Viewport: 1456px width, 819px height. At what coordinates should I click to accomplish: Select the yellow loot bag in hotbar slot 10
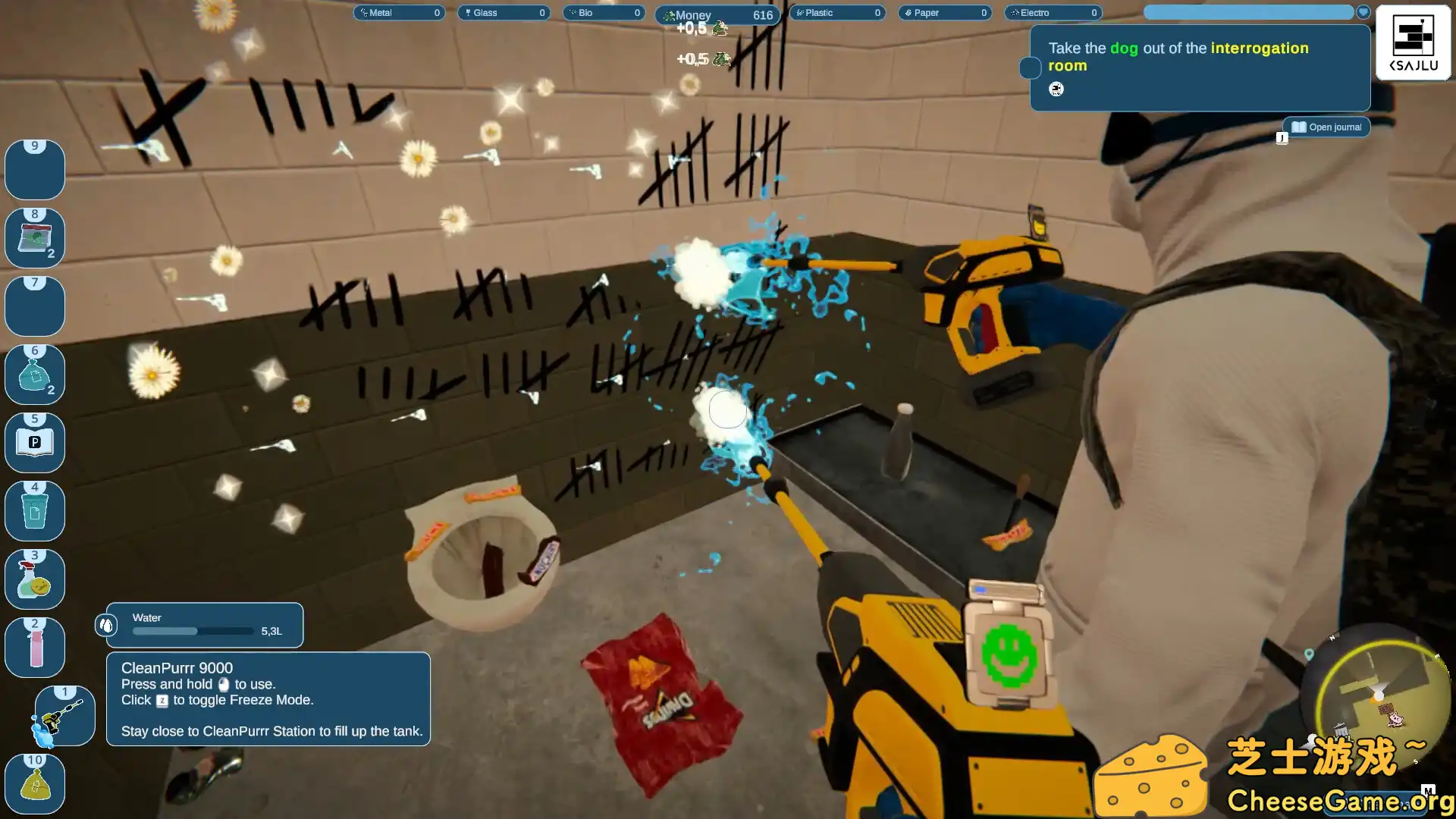click(35, 783)
